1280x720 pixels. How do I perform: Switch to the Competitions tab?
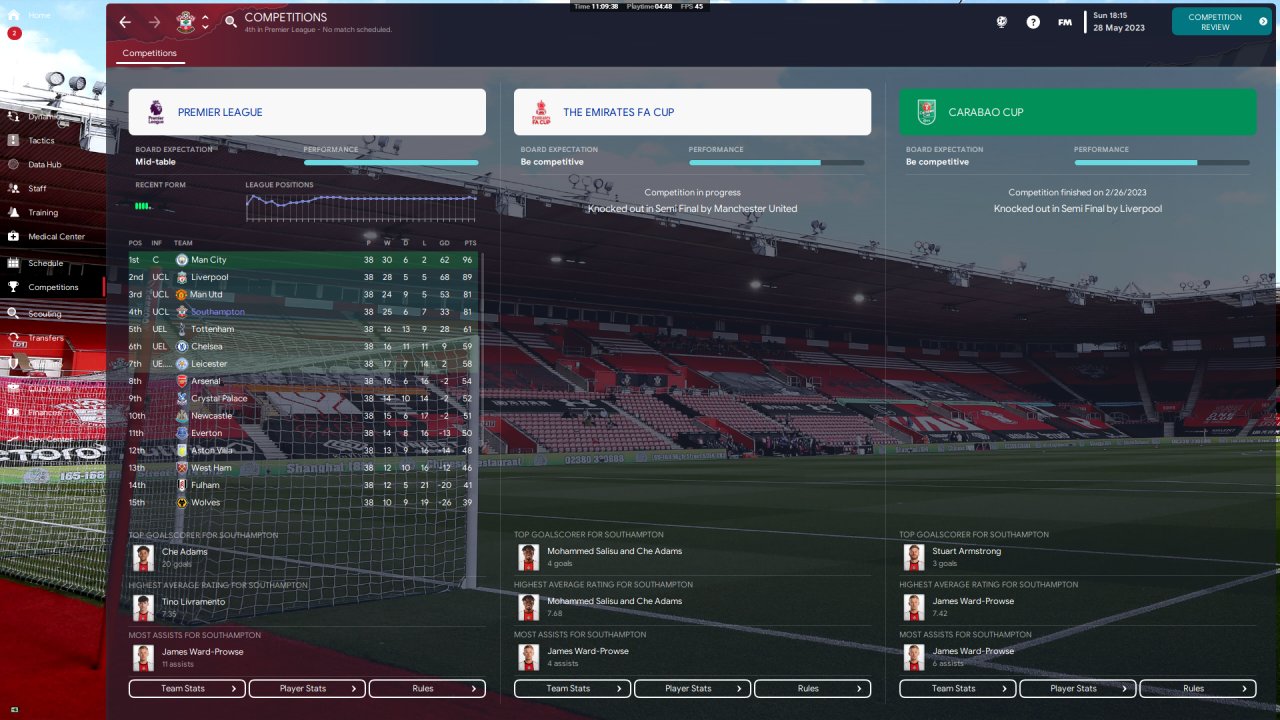point(149,53)
